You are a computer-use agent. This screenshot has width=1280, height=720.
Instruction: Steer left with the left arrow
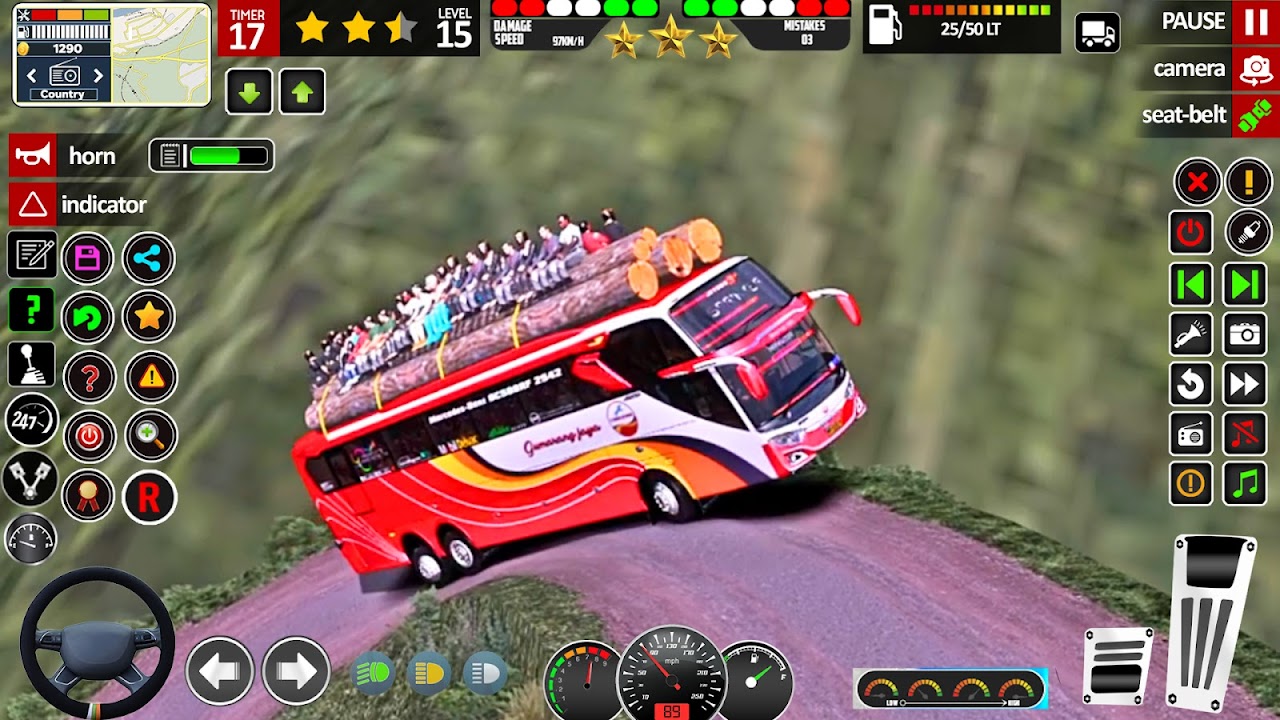pyautogui.click(x=219, y=671)
